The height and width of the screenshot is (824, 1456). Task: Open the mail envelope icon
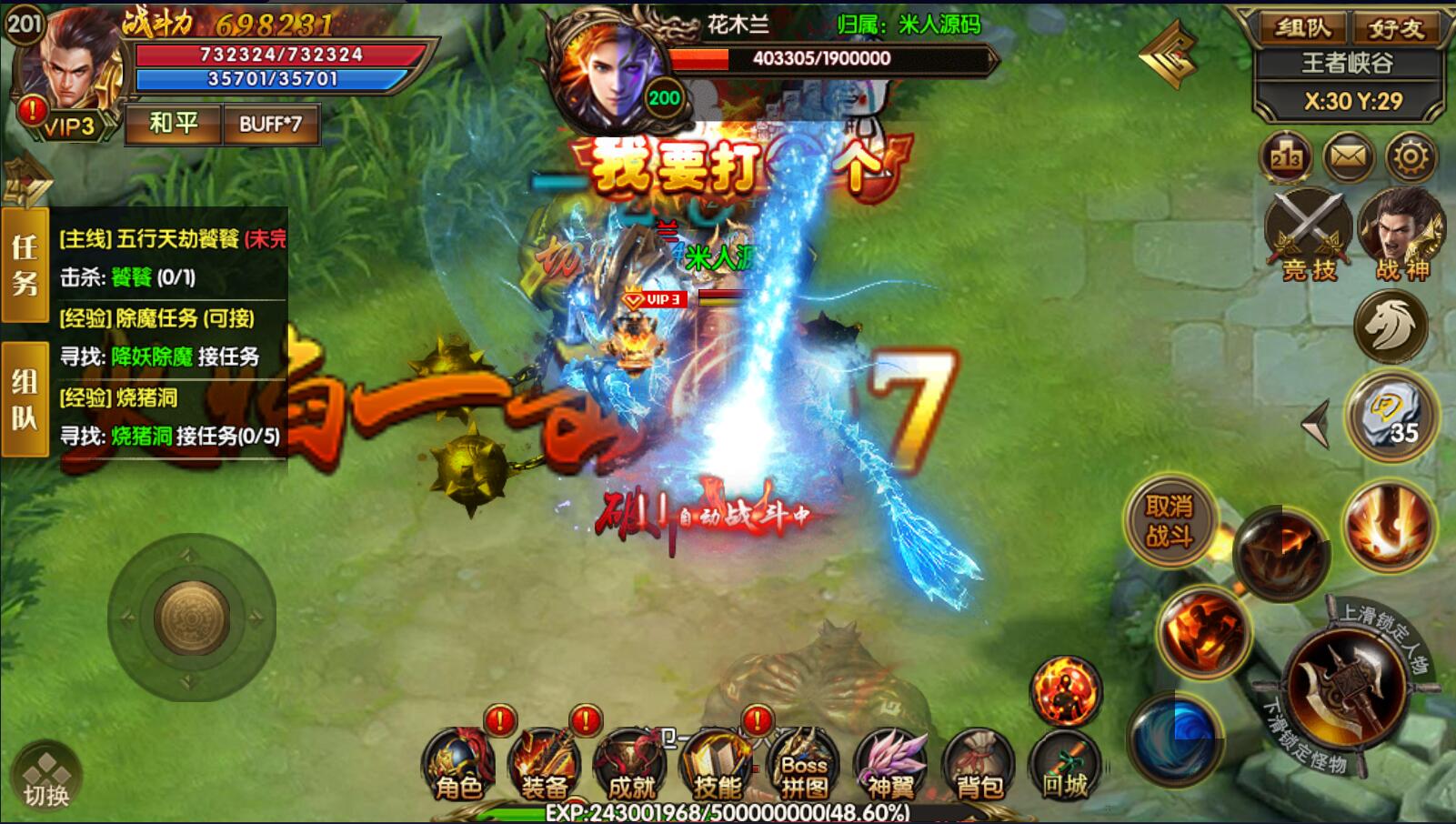pyautogui.click(x=1349, y=158)
